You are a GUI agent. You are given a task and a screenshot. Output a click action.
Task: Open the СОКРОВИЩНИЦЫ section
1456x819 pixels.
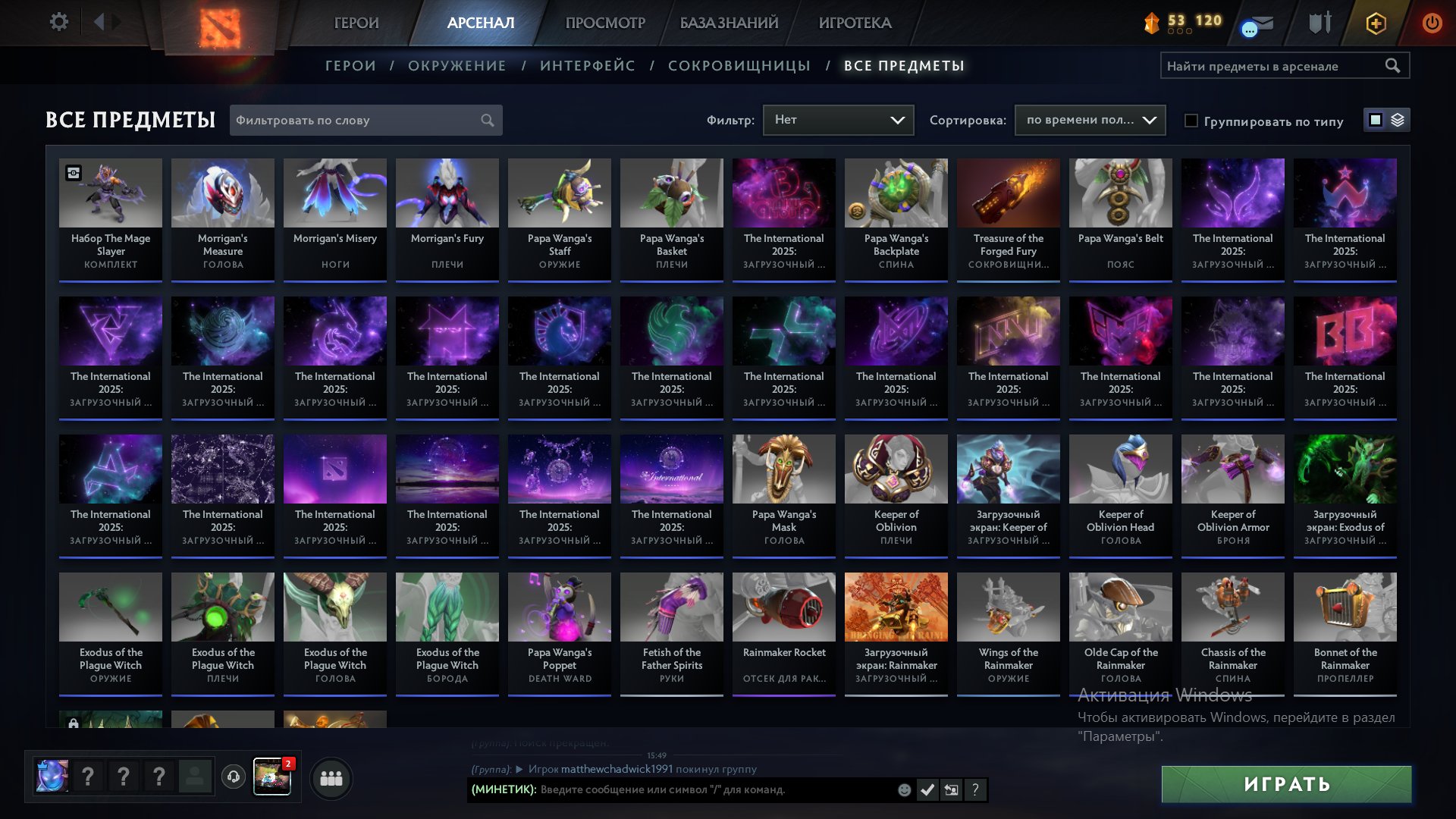coord(739,65)
